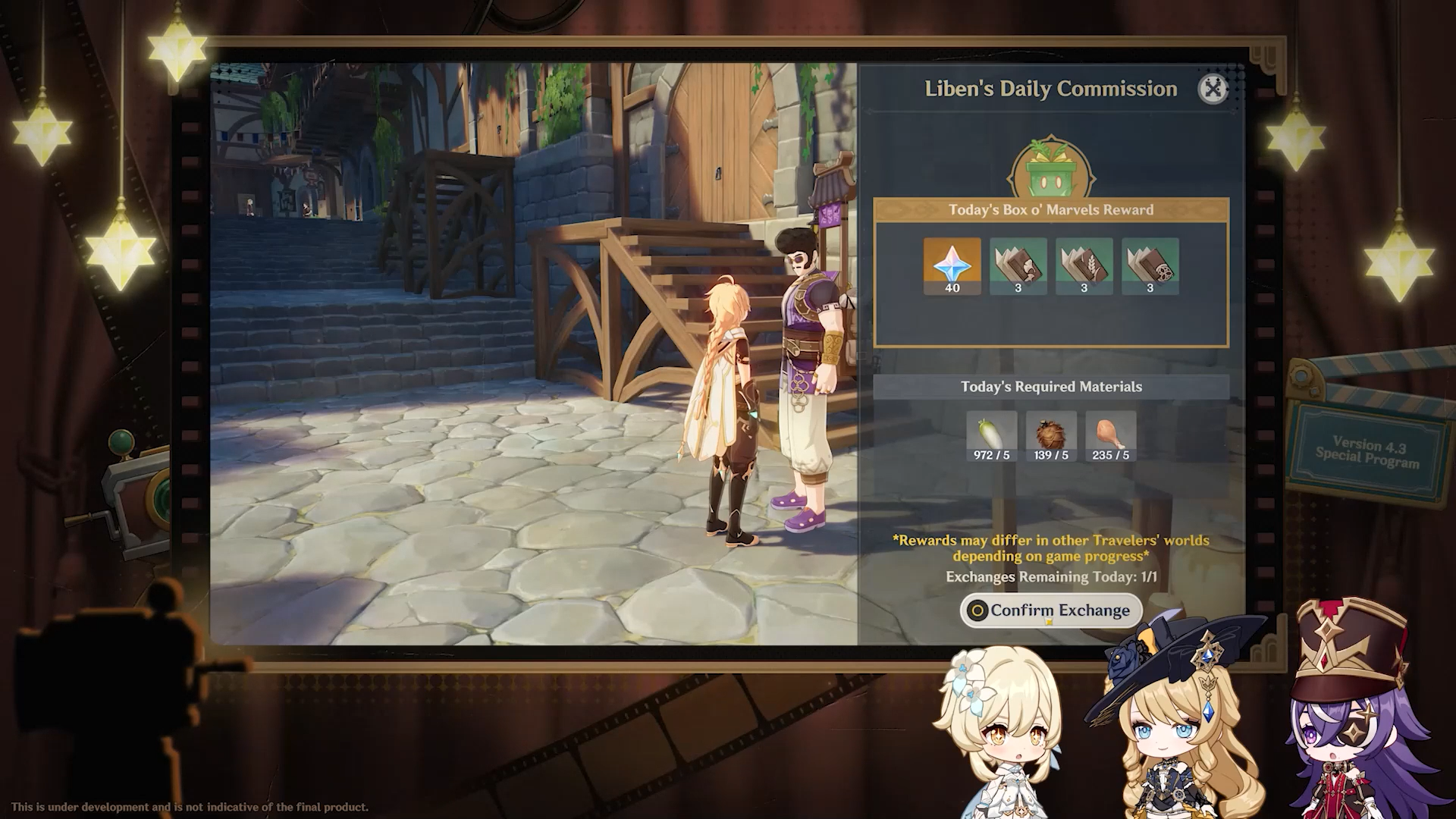Confirm the exchange with Liben

(1051, 610)
